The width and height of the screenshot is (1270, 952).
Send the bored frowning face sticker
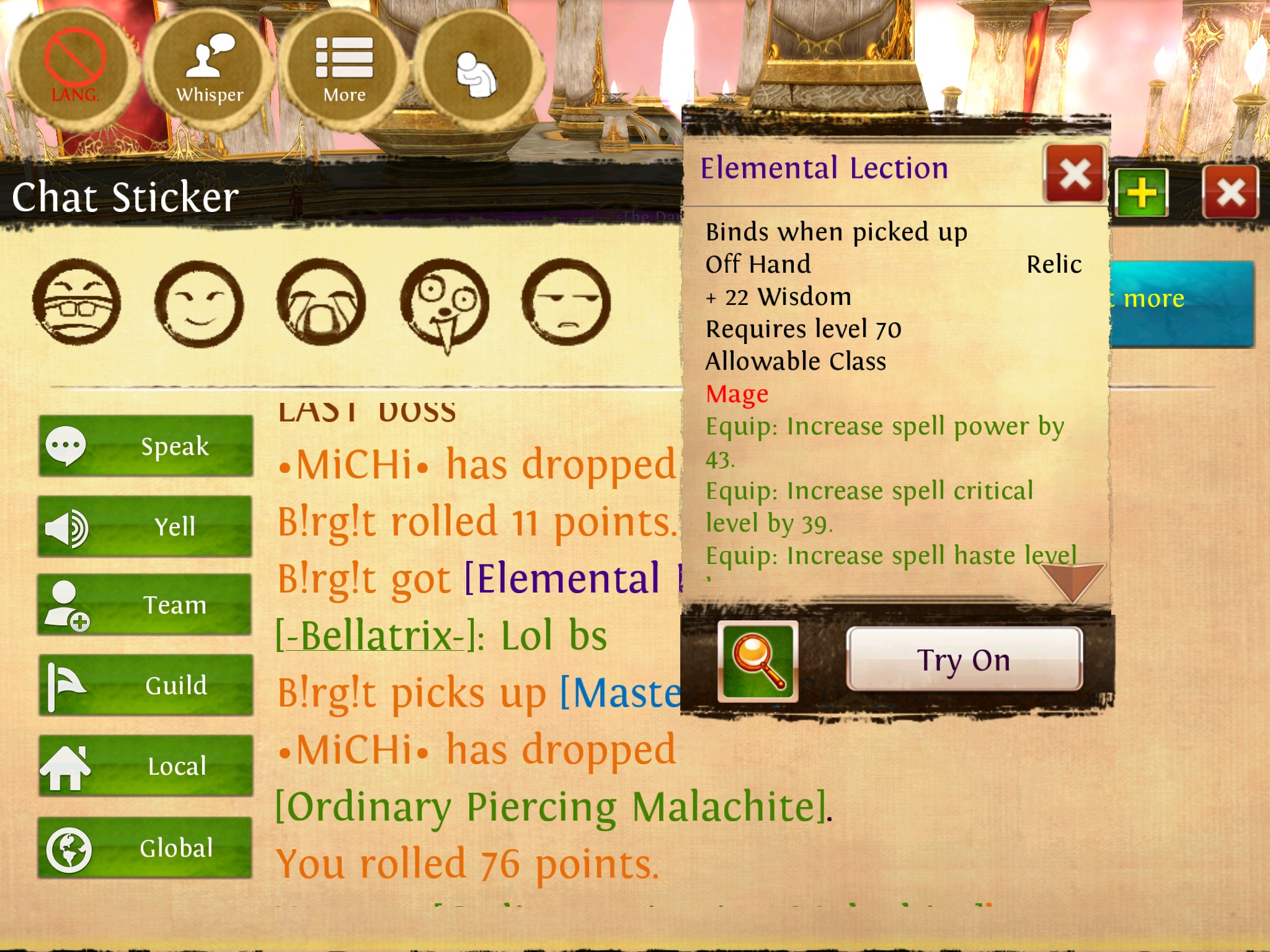[x=566, y=302]
